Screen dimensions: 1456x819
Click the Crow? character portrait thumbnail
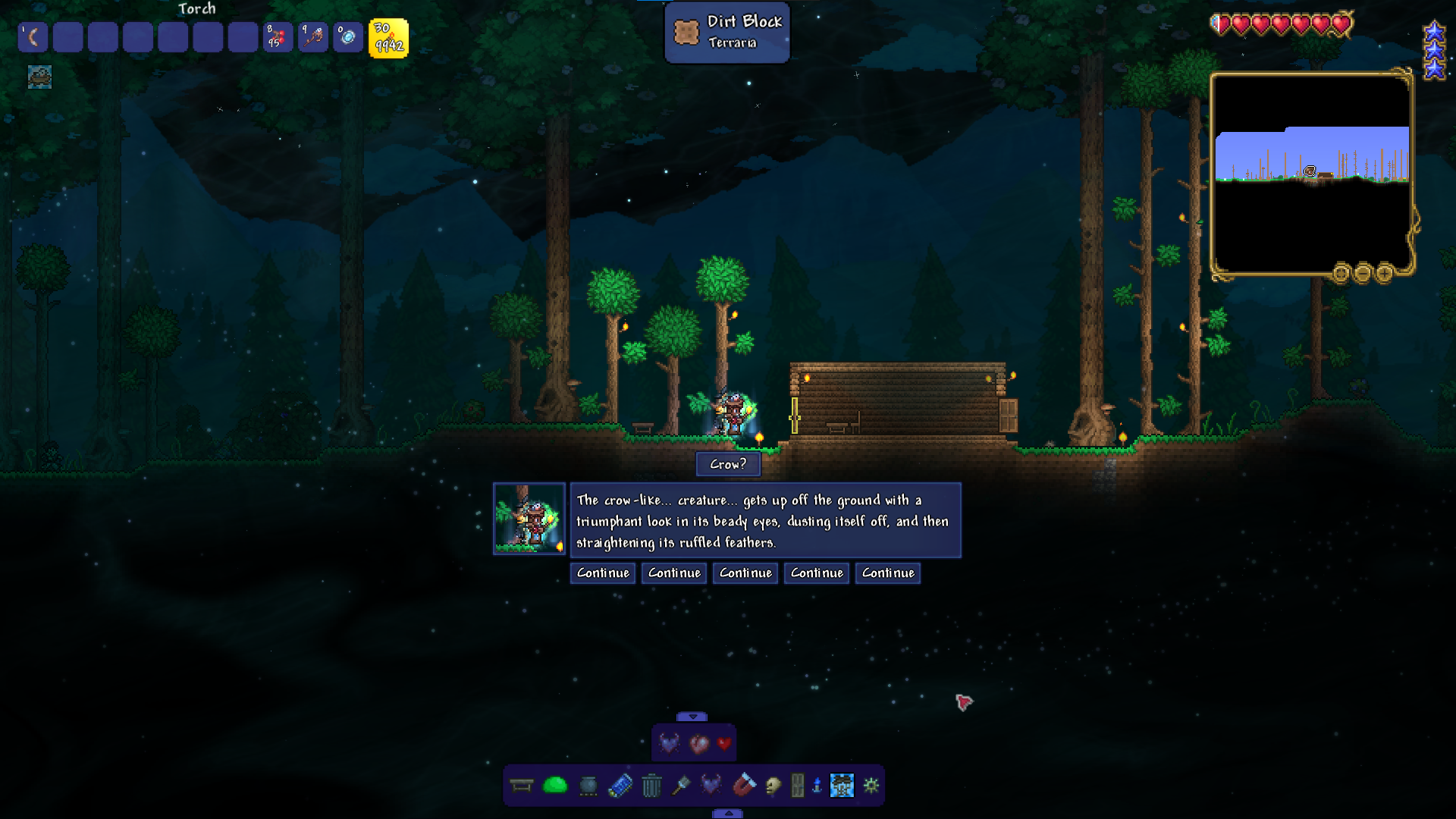(x=529, y=520)
